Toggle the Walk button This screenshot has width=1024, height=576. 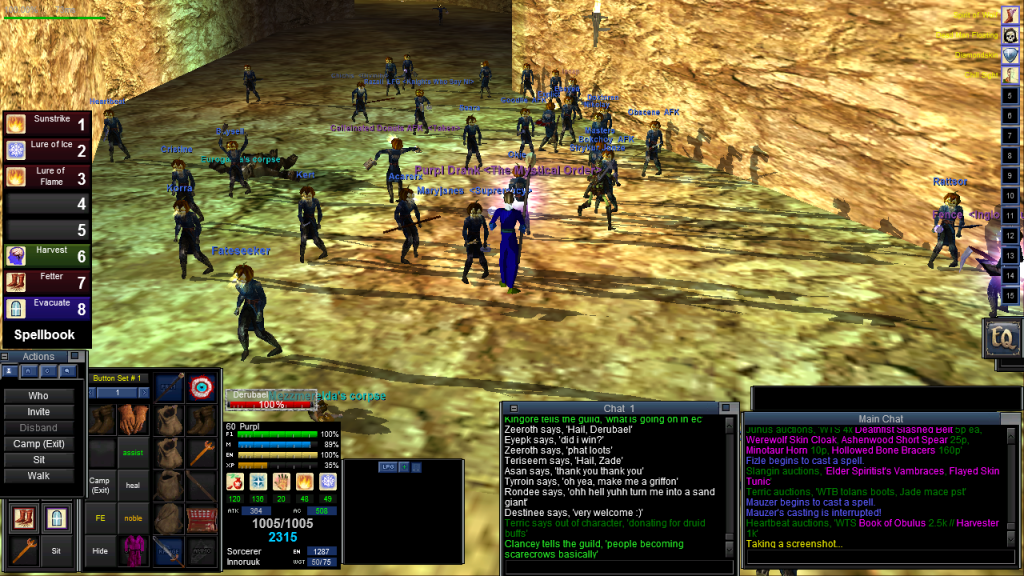38,476
